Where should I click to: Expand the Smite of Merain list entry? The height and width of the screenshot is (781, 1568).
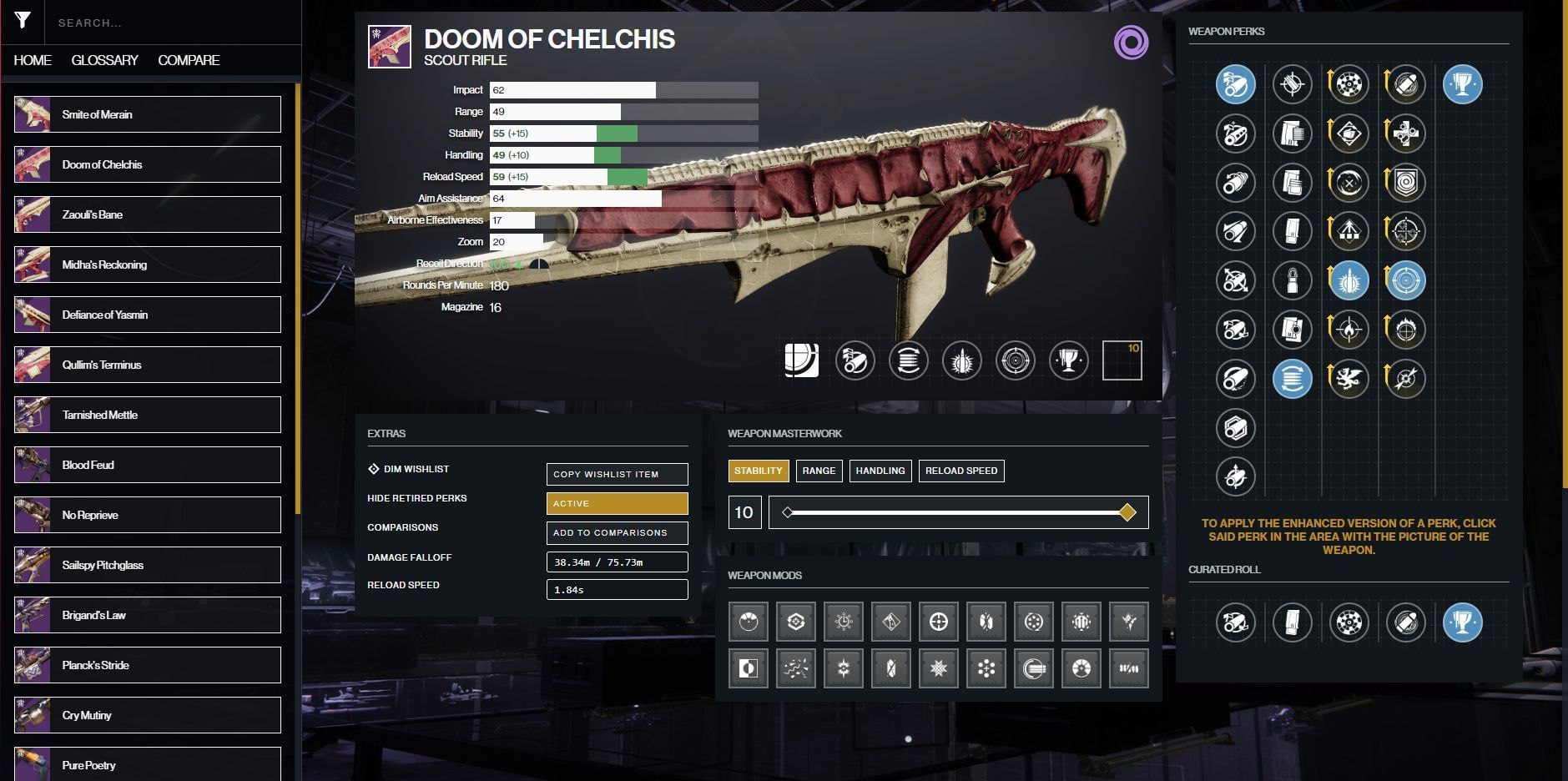[x=148, y=114]
